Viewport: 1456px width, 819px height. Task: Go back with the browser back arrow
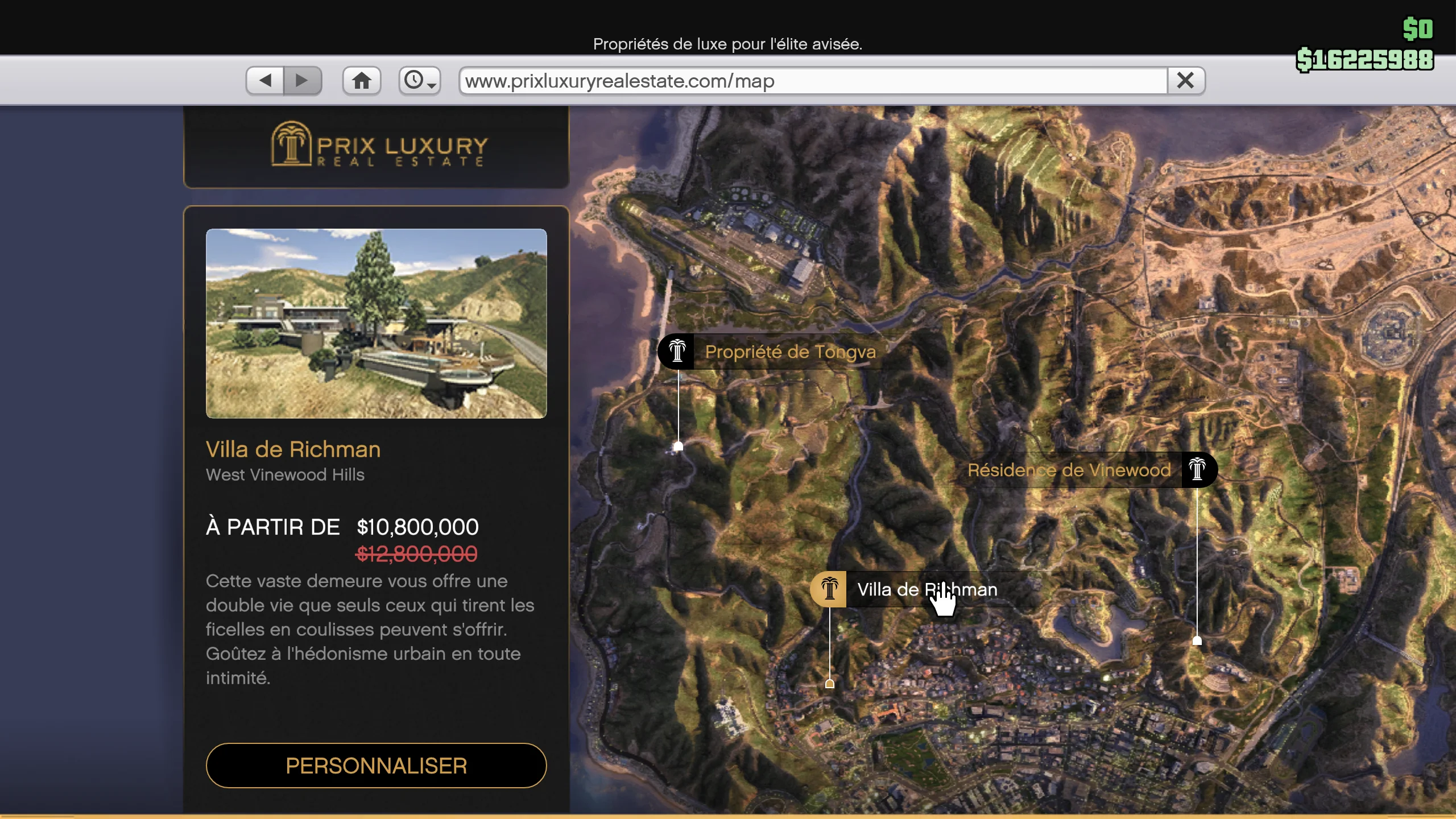click(265, 81)
